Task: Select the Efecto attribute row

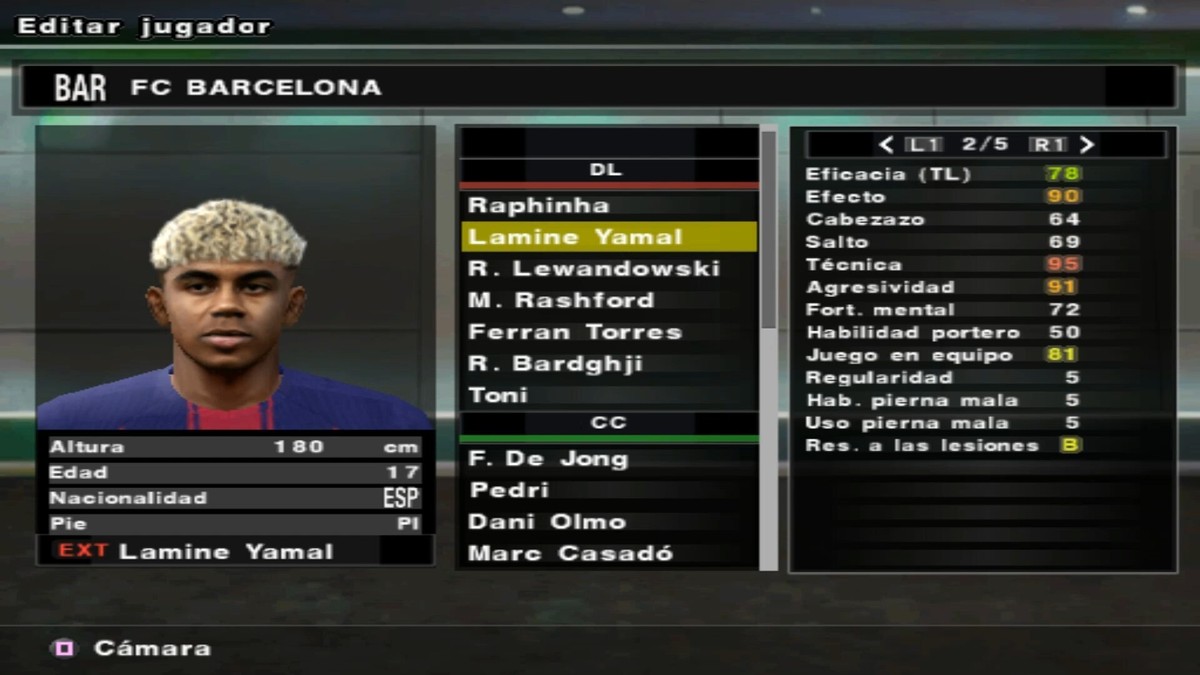Action: (943, 197)
